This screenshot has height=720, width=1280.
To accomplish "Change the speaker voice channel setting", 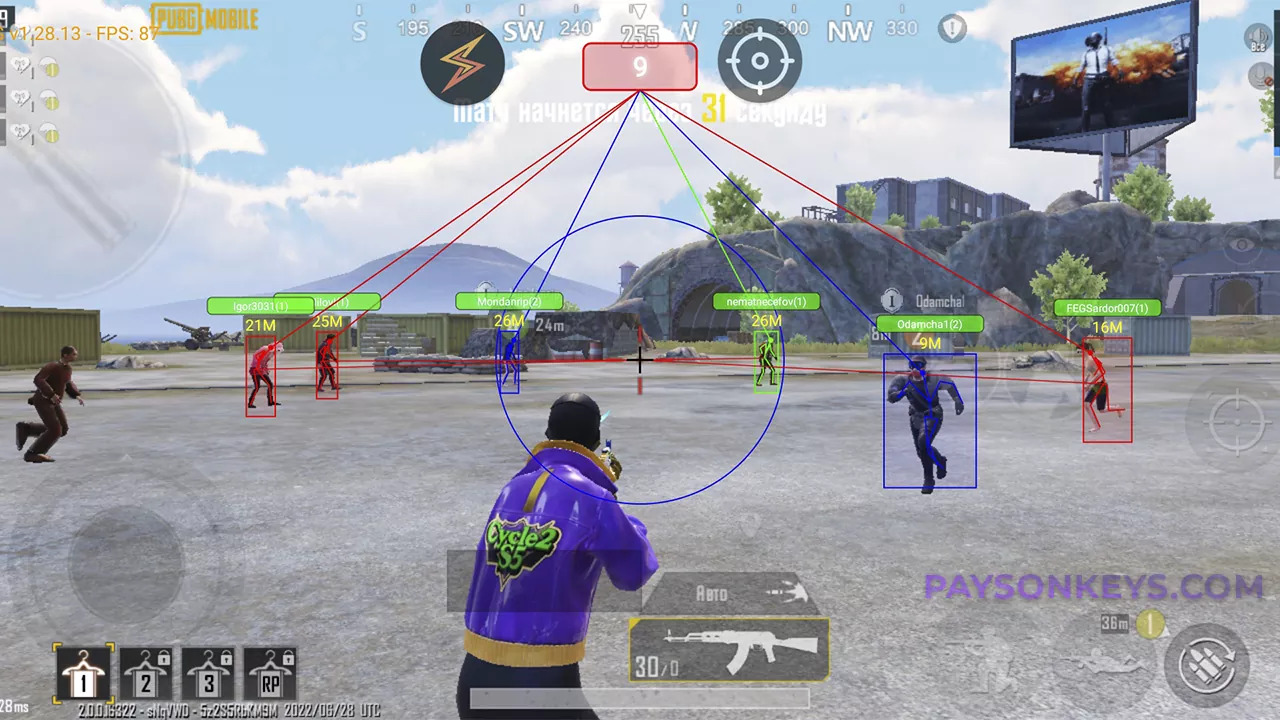I will click(1258, 39).
